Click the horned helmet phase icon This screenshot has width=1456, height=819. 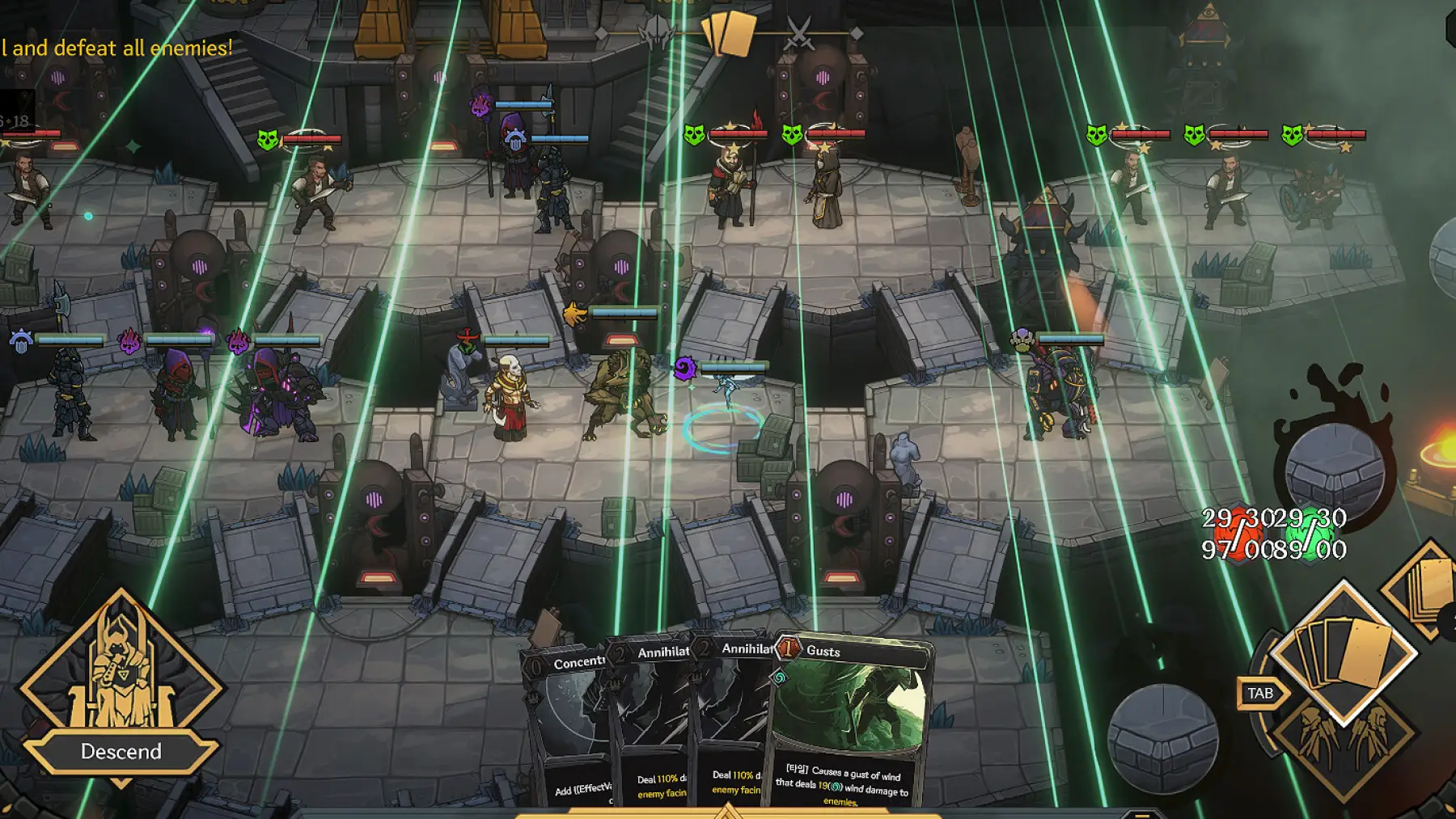[x=657, y=34]
